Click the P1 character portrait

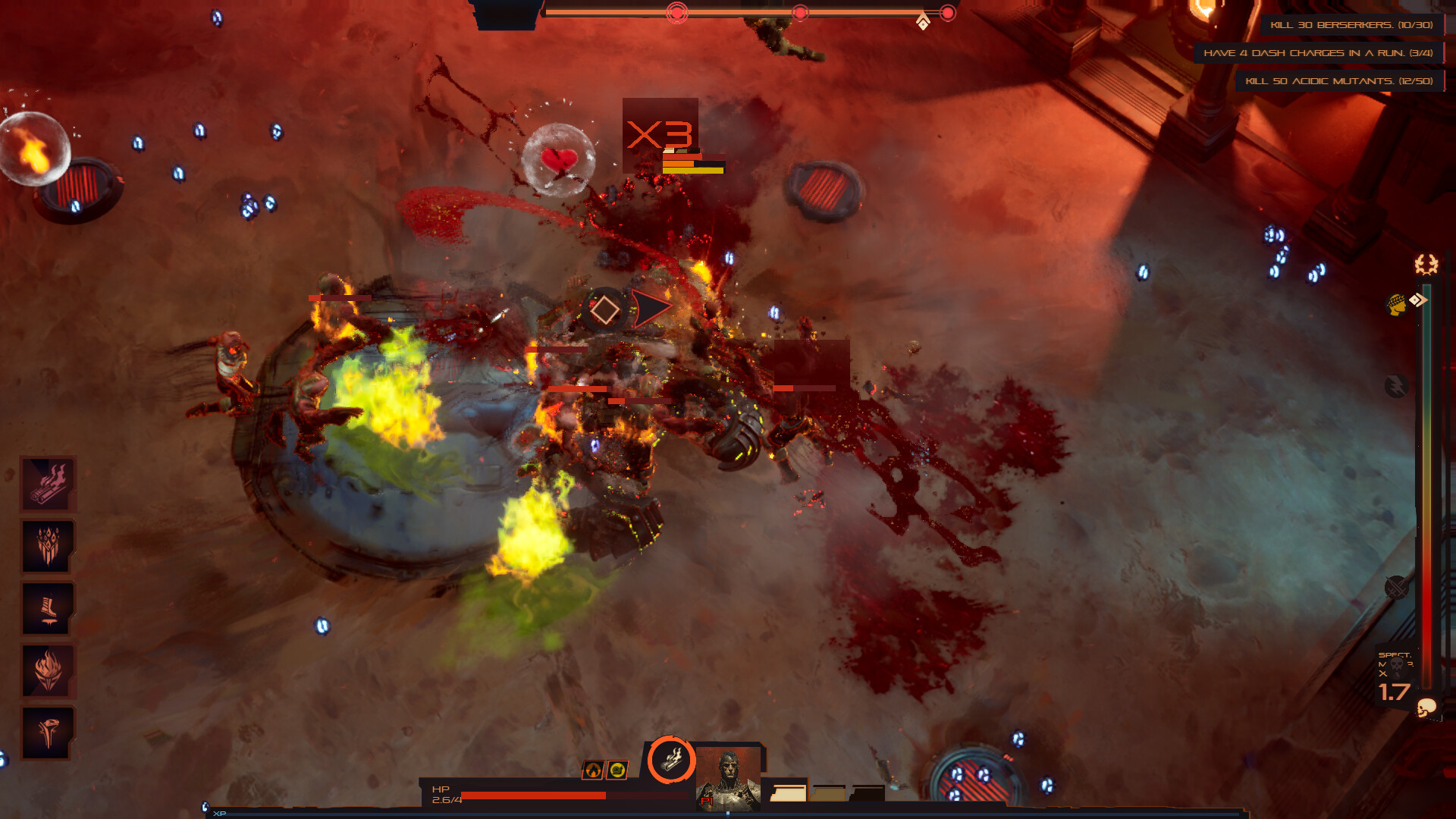pyautogui.click(x=729, y=777)
